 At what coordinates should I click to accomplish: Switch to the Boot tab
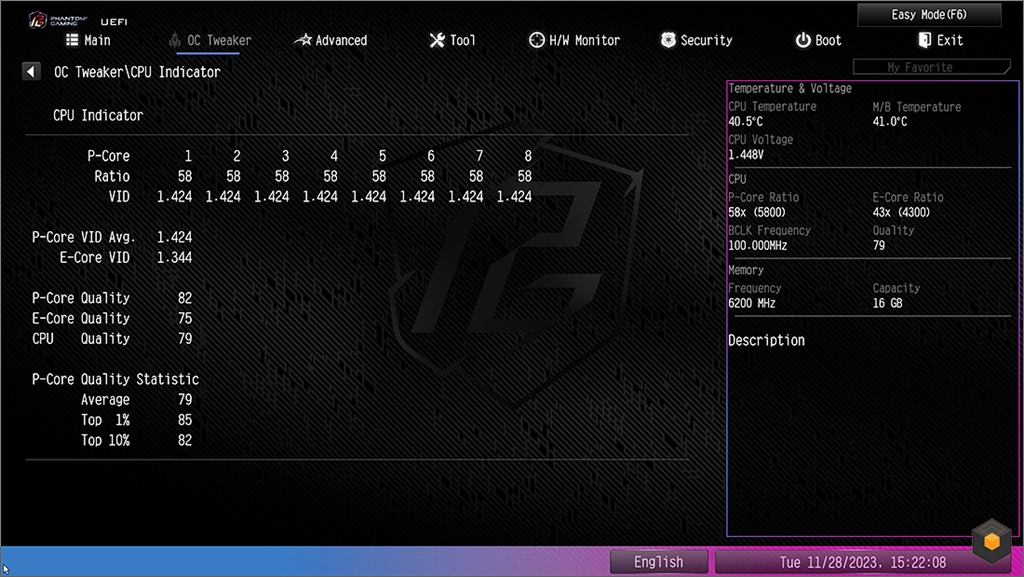click(818, 40)
